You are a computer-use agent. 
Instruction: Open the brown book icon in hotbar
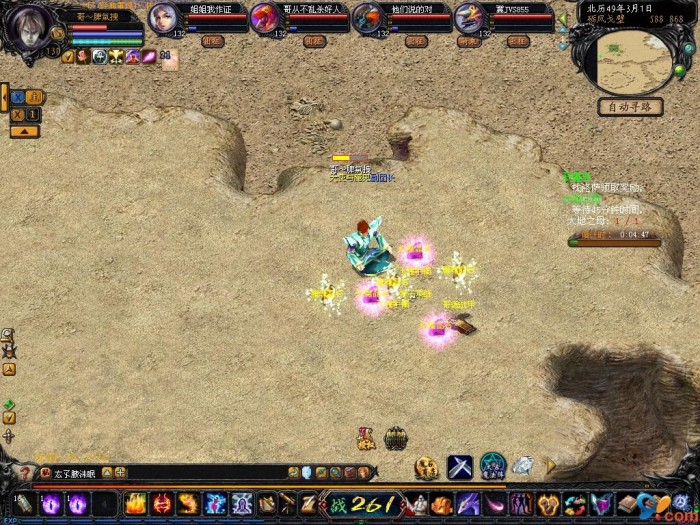pos(626,504)
